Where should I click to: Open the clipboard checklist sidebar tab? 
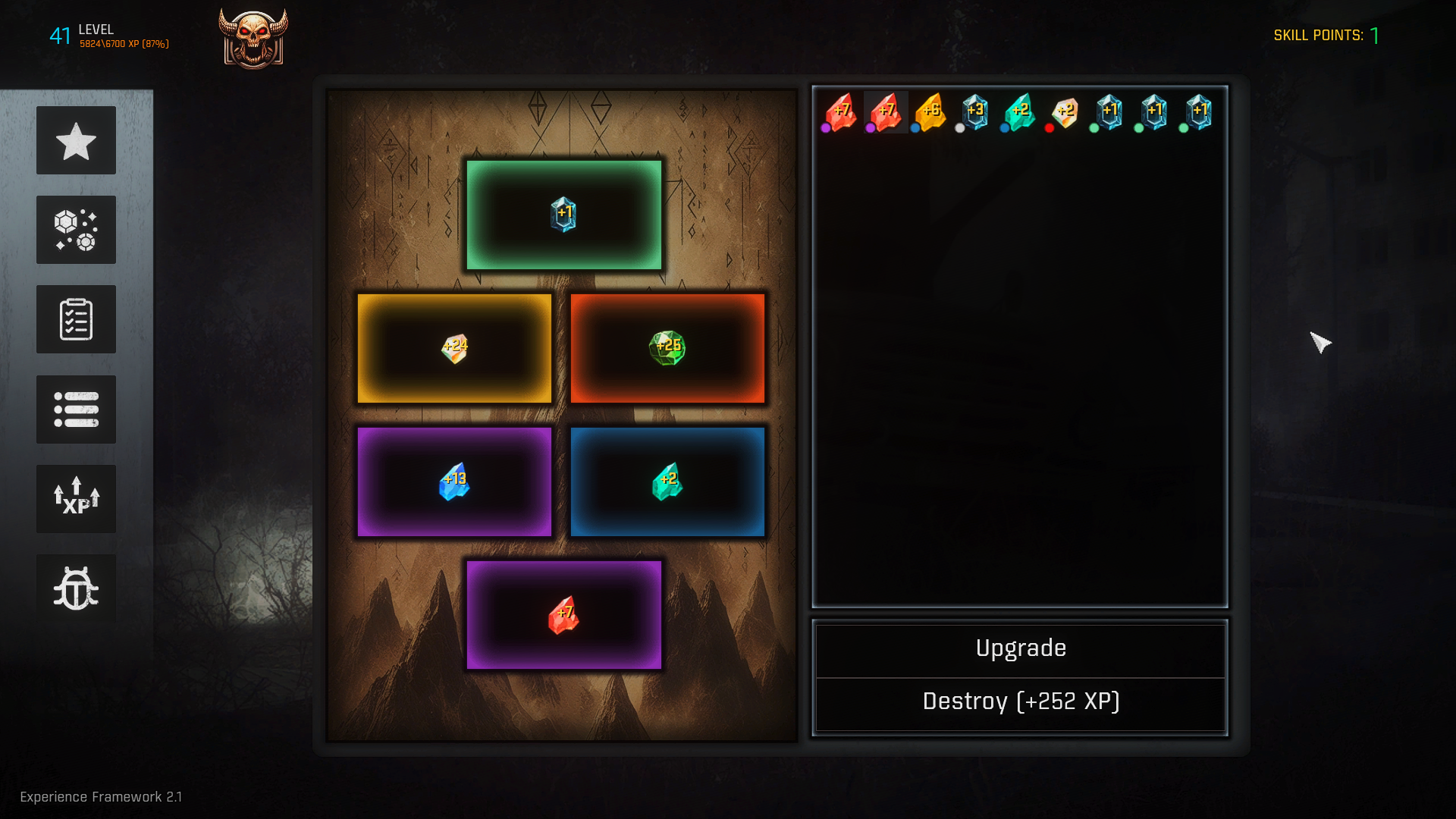tap(76, 319)
